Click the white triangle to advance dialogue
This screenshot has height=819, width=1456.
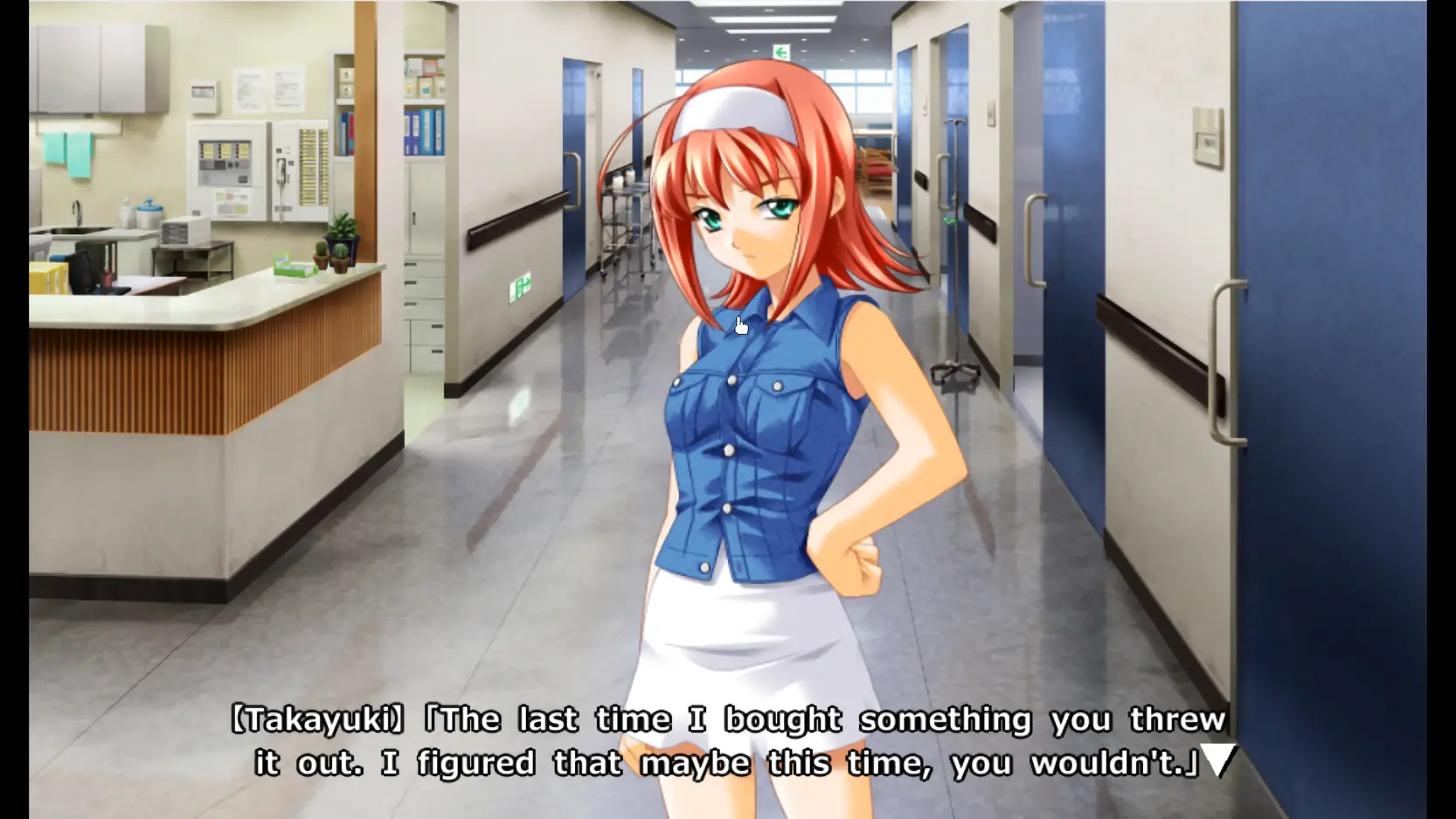click(1218, 759)
